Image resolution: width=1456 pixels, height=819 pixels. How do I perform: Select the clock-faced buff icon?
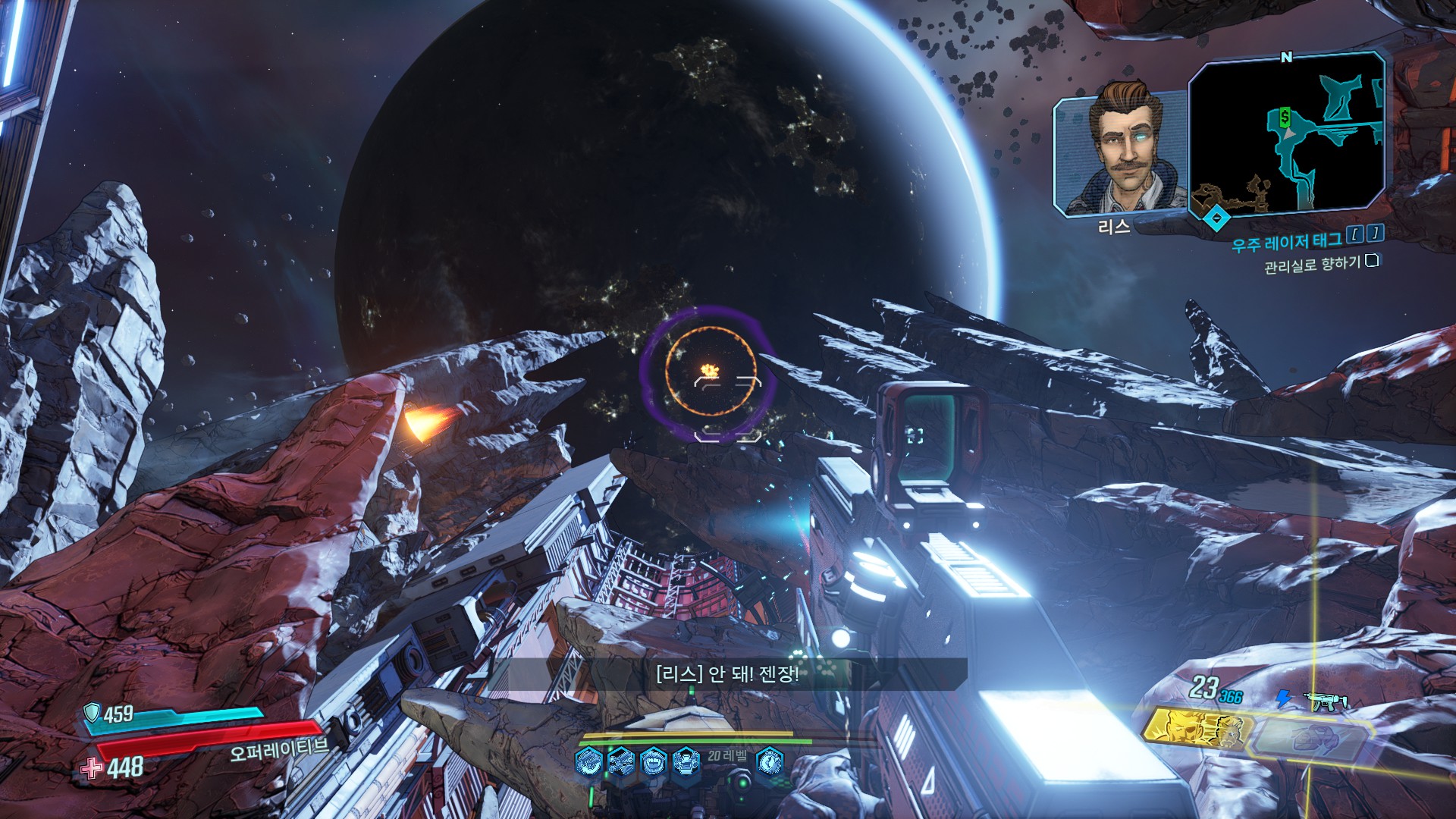point(769,761)
